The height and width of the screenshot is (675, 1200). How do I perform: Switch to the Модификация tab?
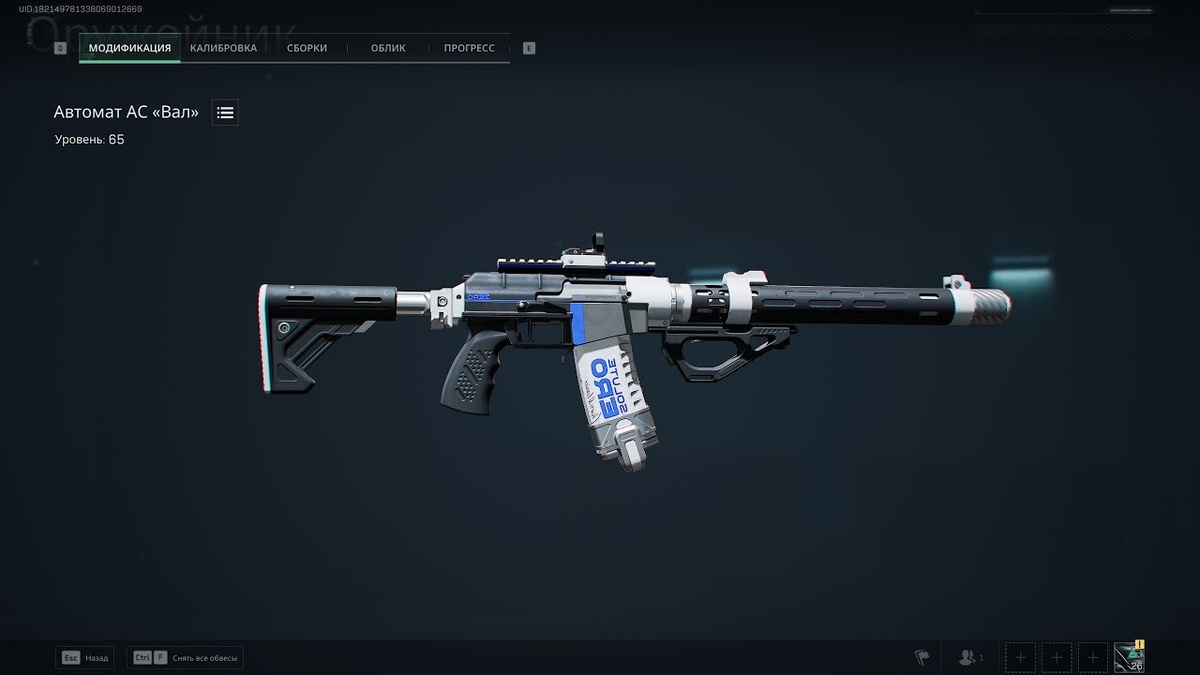point(130,48)
